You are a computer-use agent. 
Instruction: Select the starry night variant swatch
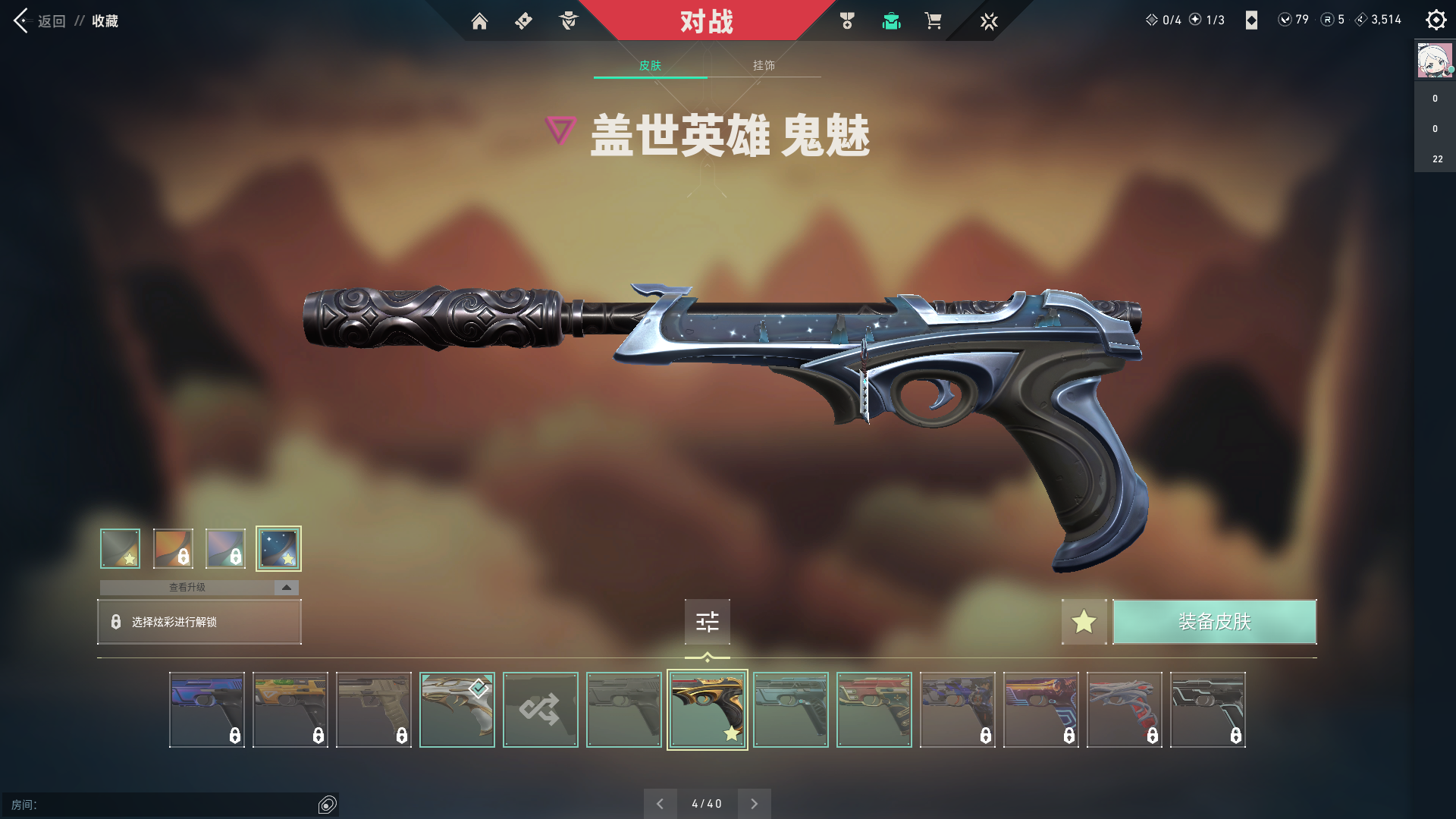tap(278, 548)
